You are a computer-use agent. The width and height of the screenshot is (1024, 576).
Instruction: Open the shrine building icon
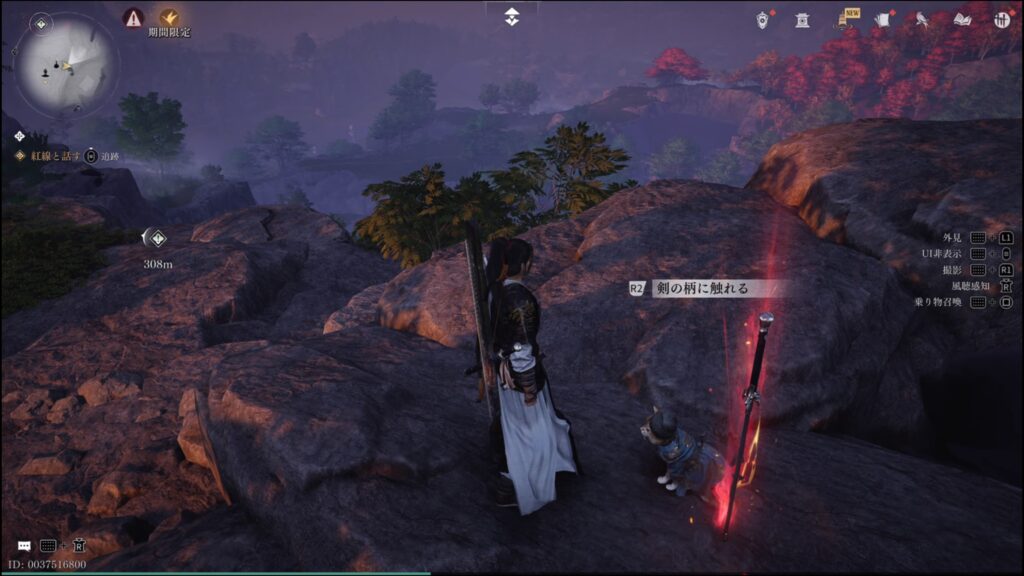tap(802, 20)
